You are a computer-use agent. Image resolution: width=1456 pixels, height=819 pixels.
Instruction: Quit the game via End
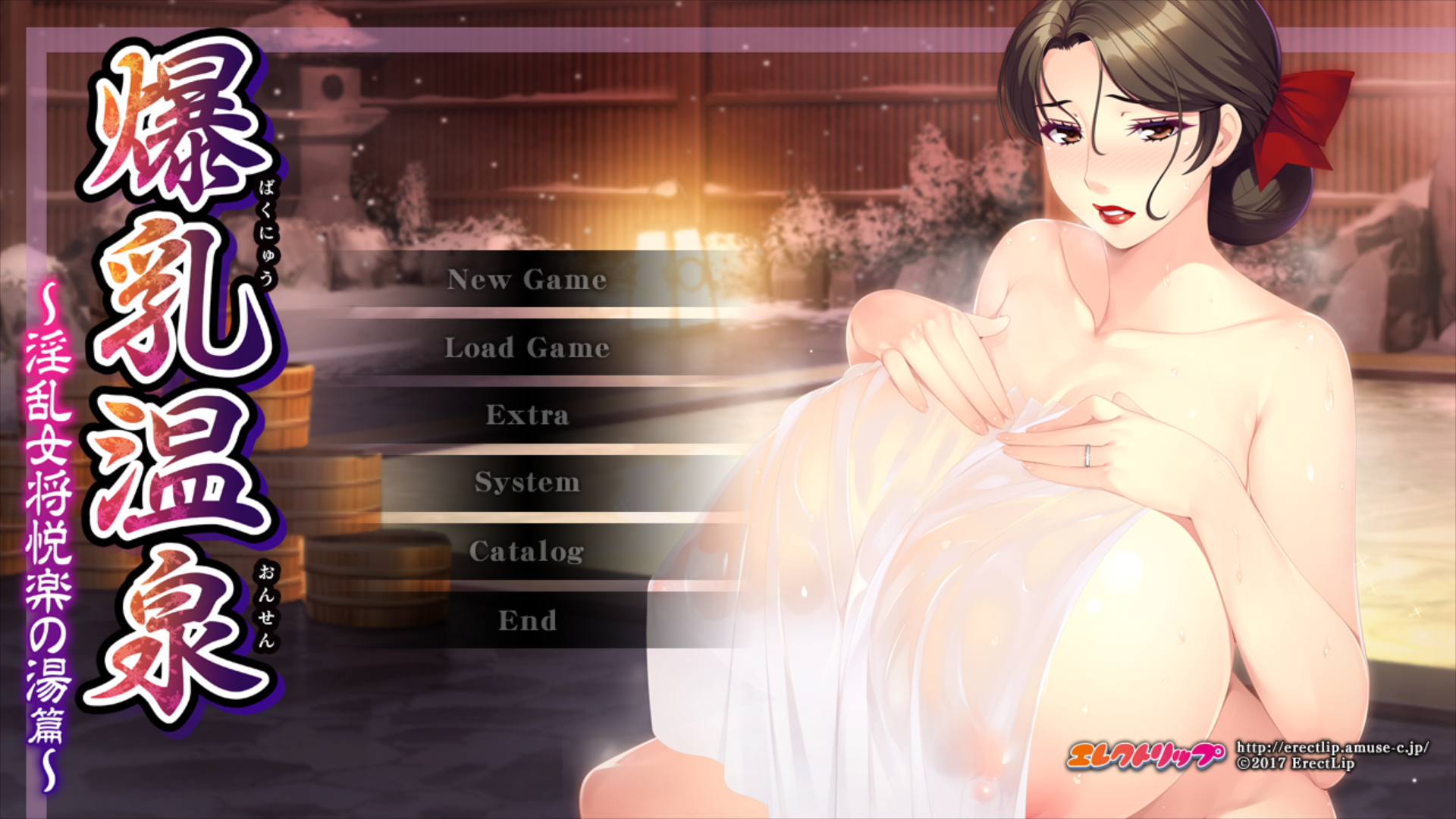(x=526, y=620)
